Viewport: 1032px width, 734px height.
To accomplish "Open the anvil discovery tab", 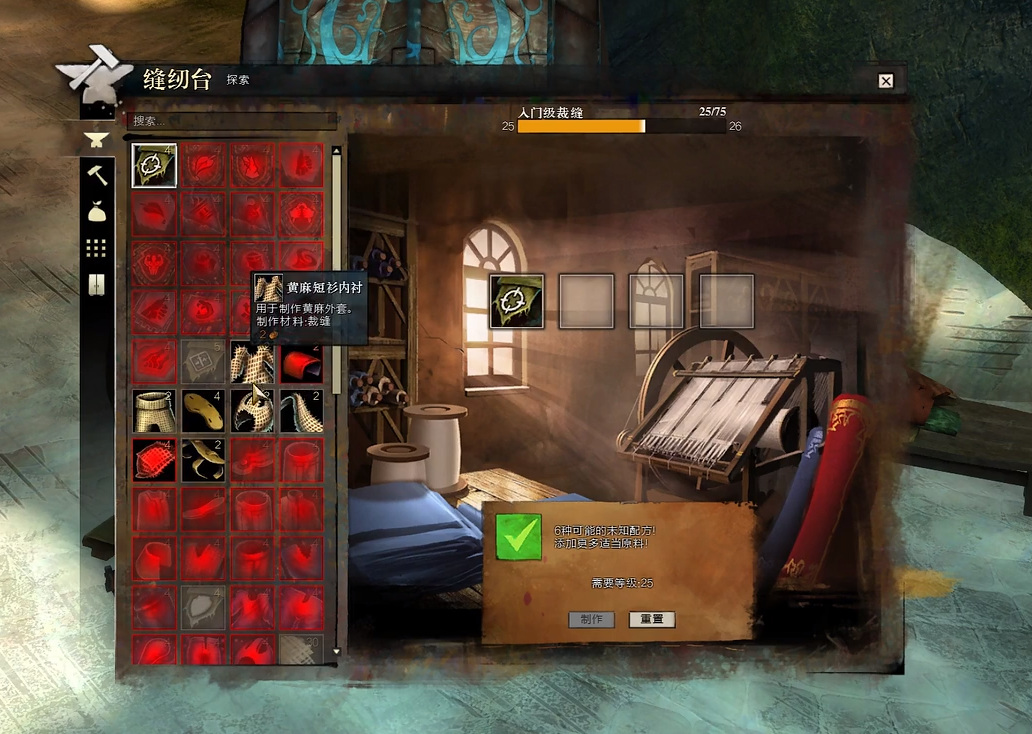I will pos(96,137).
